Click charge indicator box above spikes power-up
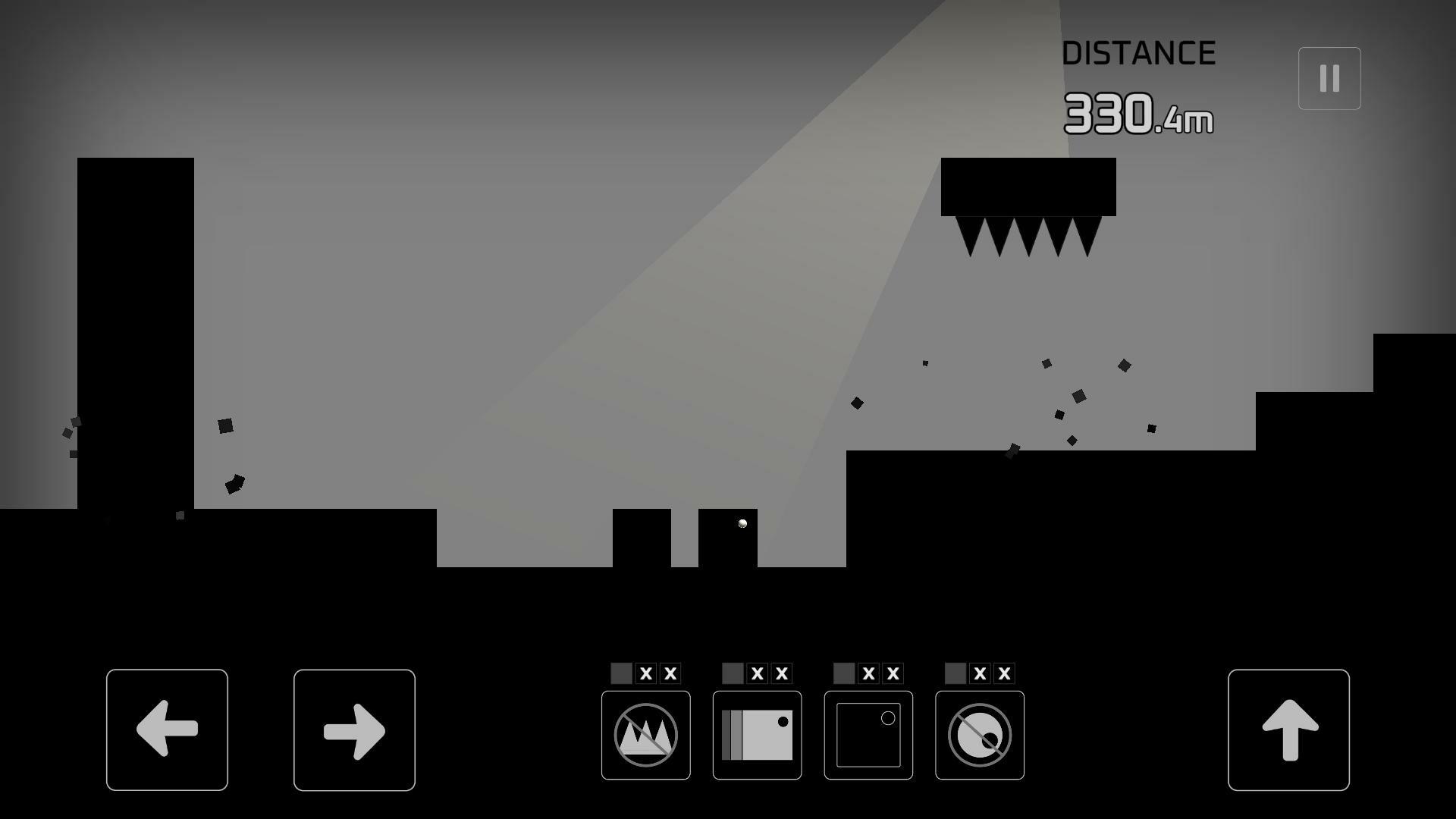This screenshot has height=819, width=1456. pos(620,672)
